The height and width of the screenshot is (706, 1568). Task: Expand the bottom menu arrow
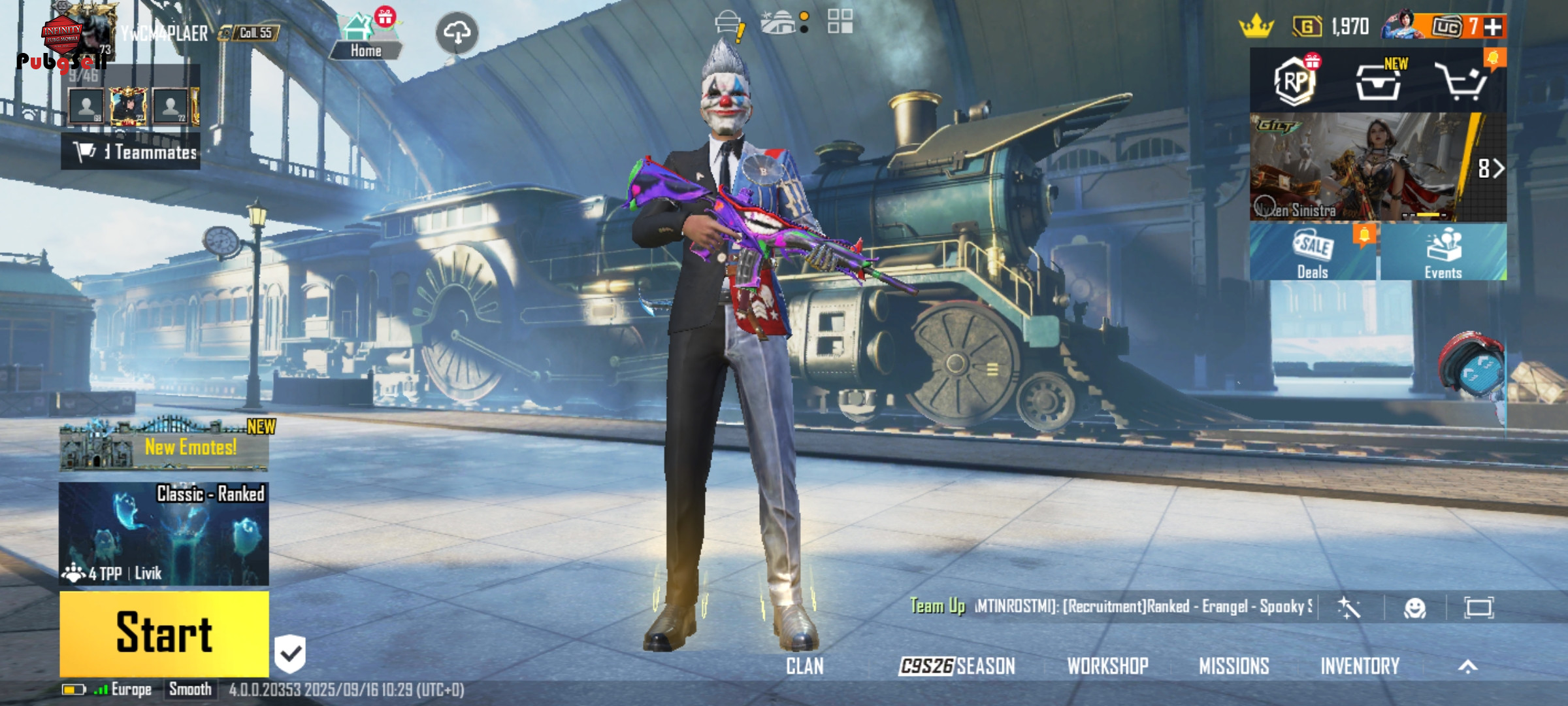click(x=1468, y=666)
